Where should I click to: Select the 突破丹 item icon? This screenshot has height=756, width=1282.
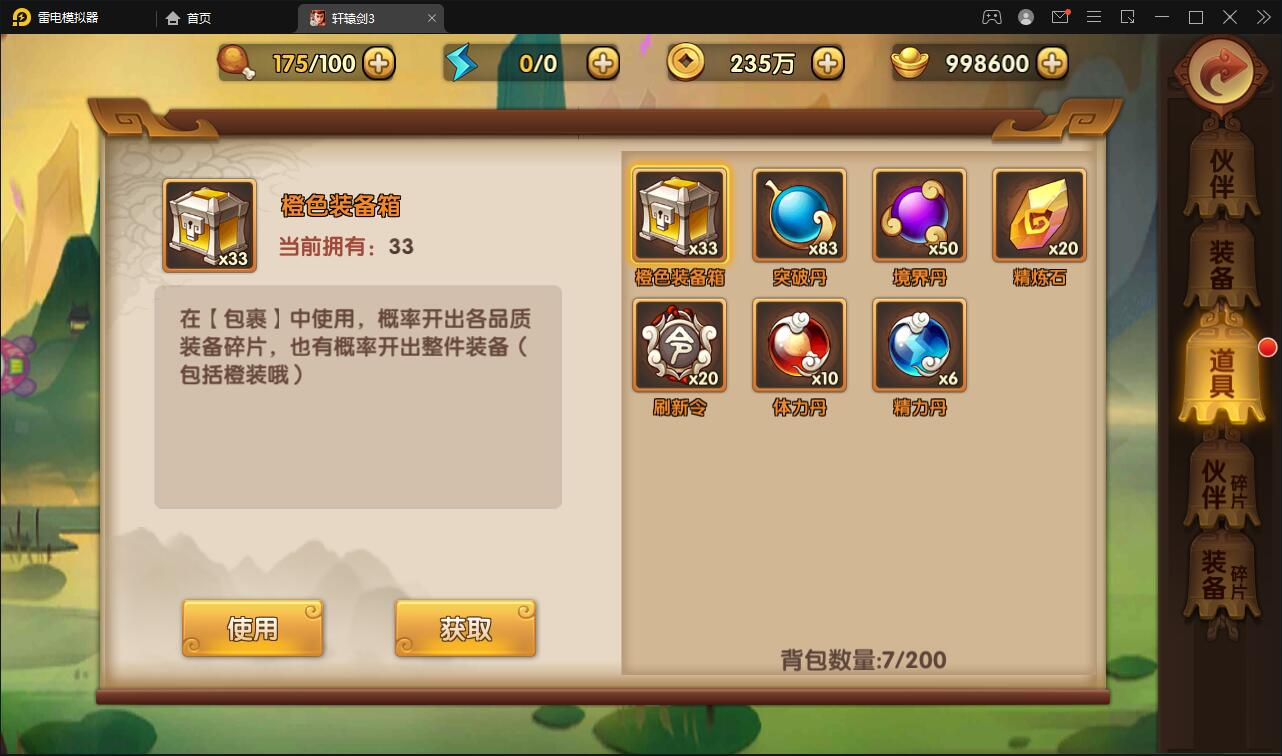click(x=798, y=214)
